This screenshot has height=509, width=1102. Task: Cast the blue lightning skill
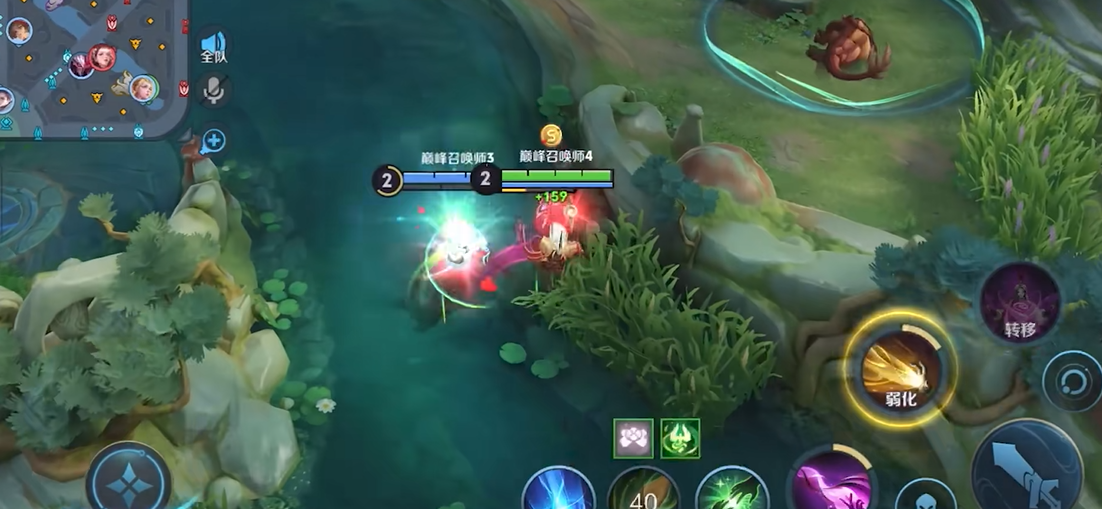click(x=557, y=490)
